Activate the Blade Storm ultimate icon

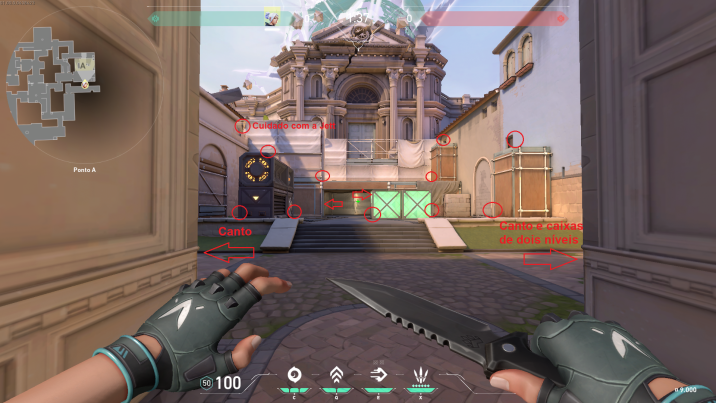[x=419, y=377]
